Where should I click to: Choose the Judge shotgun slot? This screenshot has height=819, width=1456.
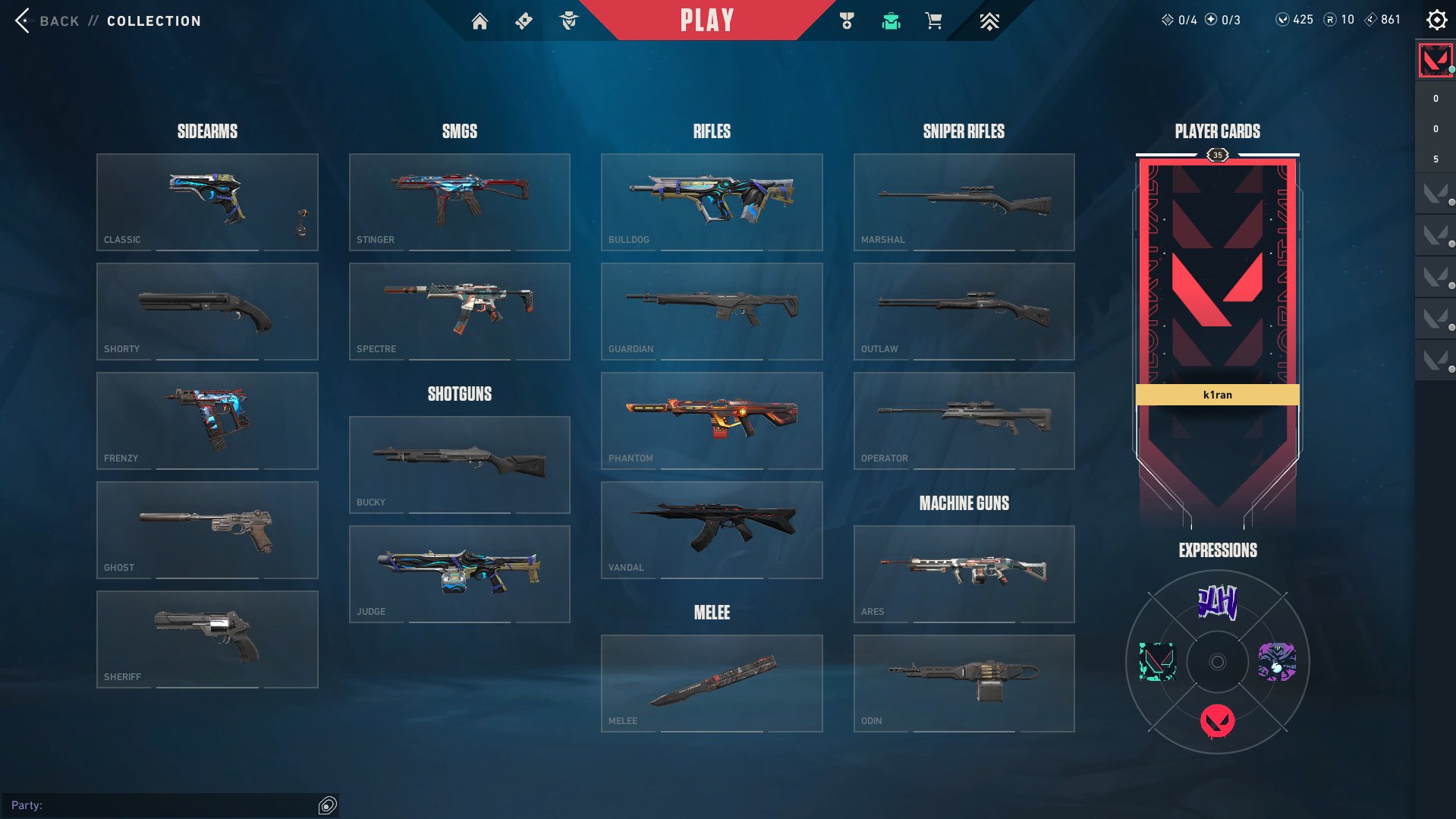459,574
